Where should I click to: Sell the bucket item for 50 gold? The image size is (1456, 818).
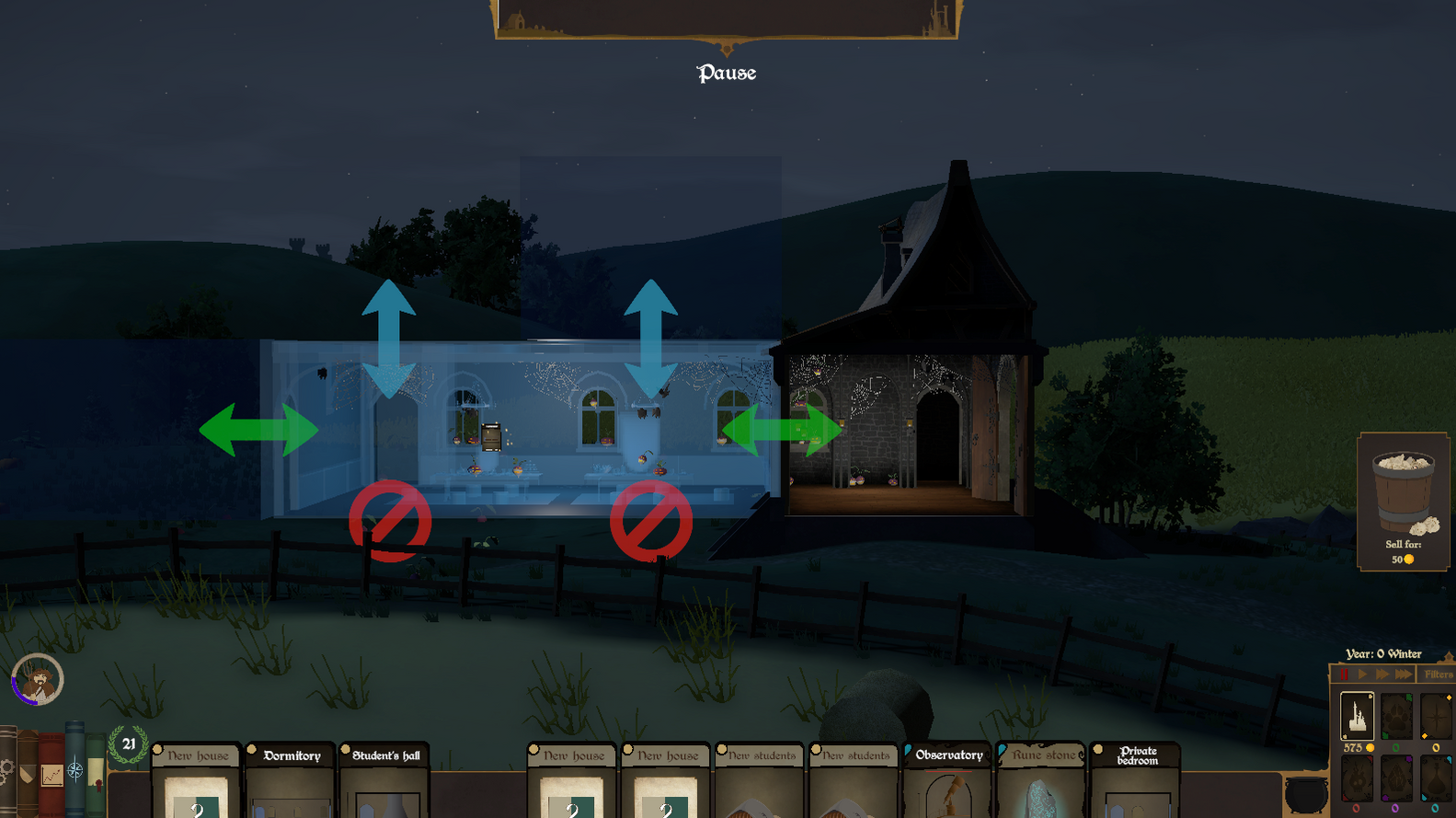tap(1403, 501)
